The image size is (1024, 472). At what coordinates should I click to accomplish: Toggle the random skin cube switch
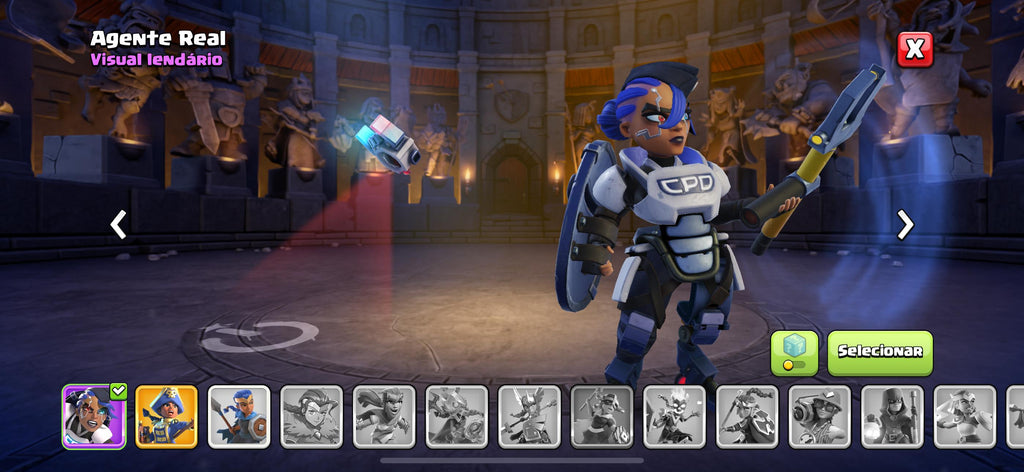coord(794,352)
